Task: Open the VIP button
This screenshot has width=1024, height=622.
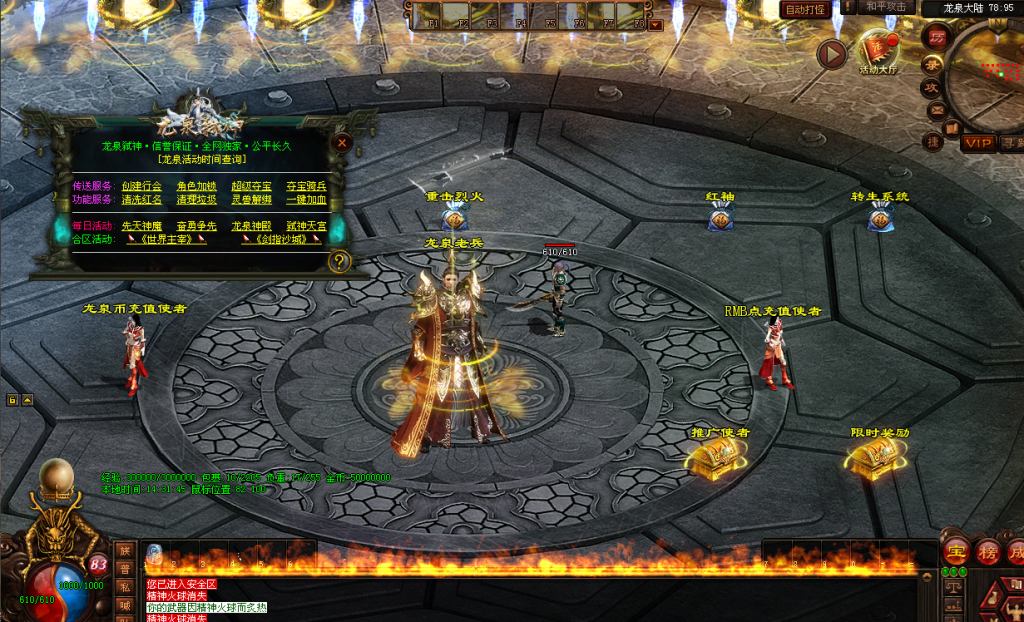Action: coord(978,143)
